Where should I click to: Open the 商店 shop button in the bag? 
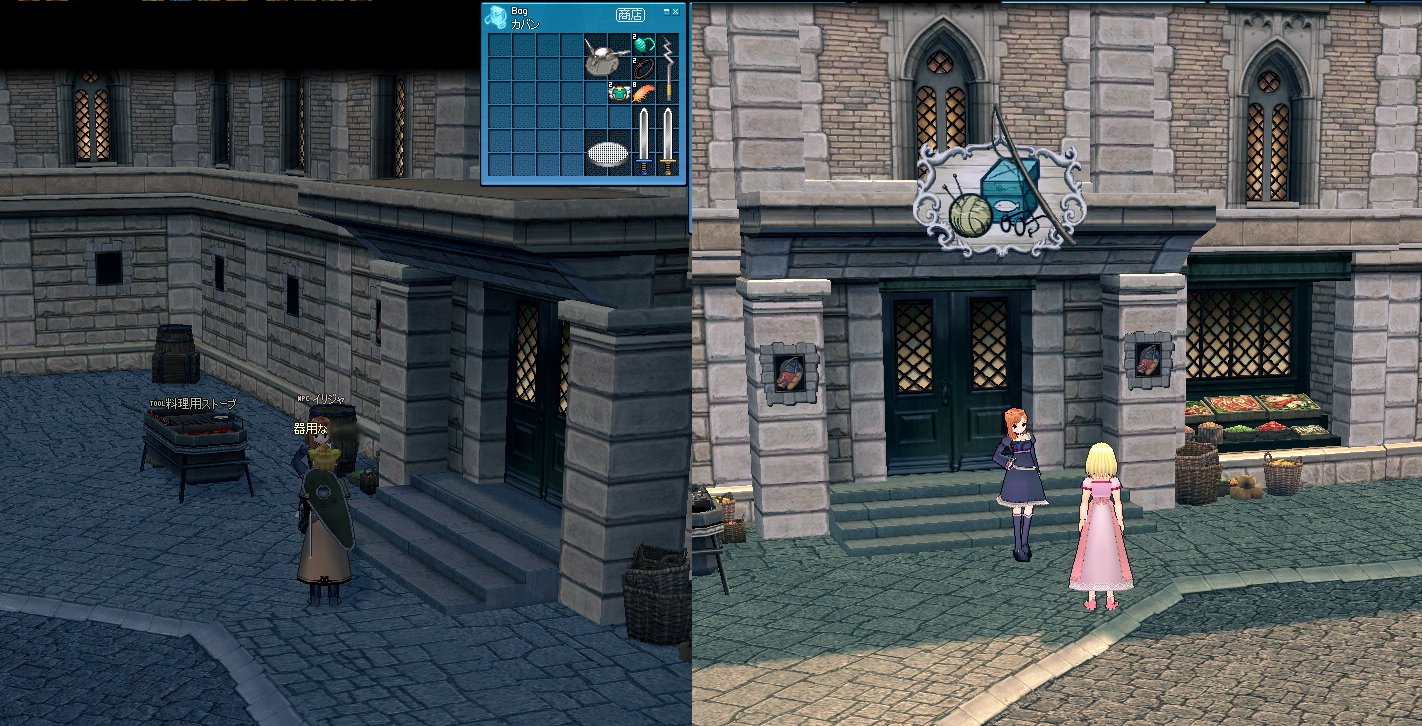point(630,15)
